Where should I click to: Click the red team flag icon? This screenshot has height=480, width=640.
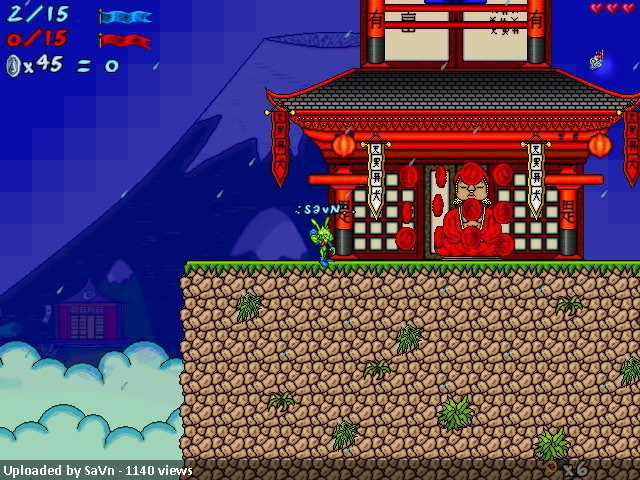[126, 41]
